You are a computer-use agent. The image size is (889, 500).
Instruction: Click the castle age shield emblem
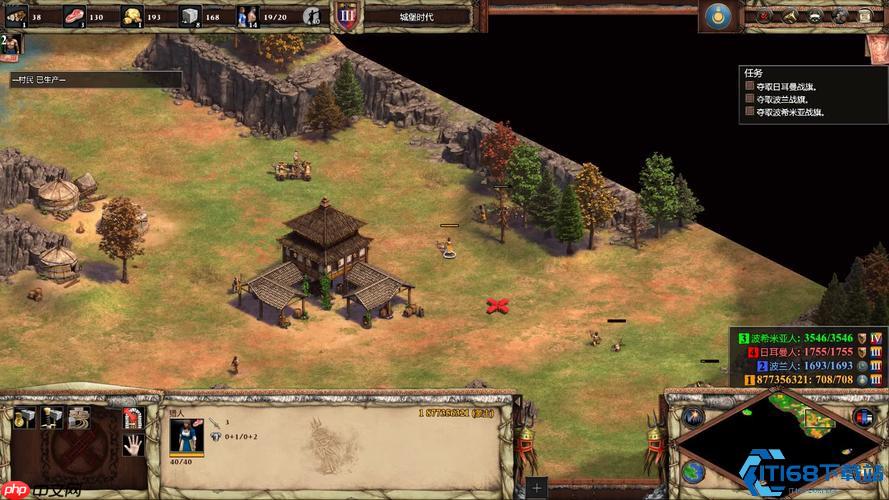click(345, 16)
